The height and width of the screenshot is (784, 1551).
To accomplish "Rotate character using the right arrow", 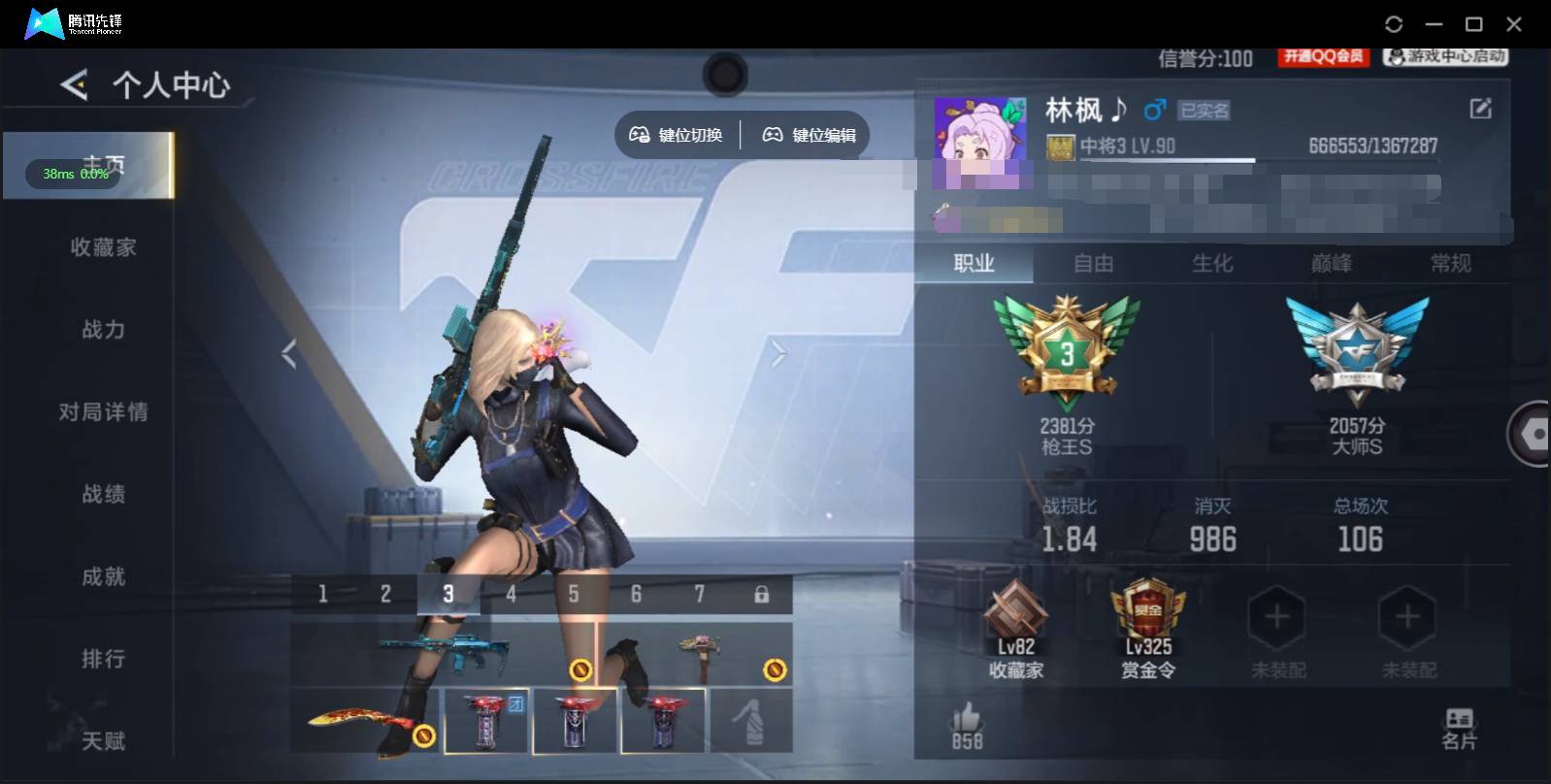I will 776,354.
